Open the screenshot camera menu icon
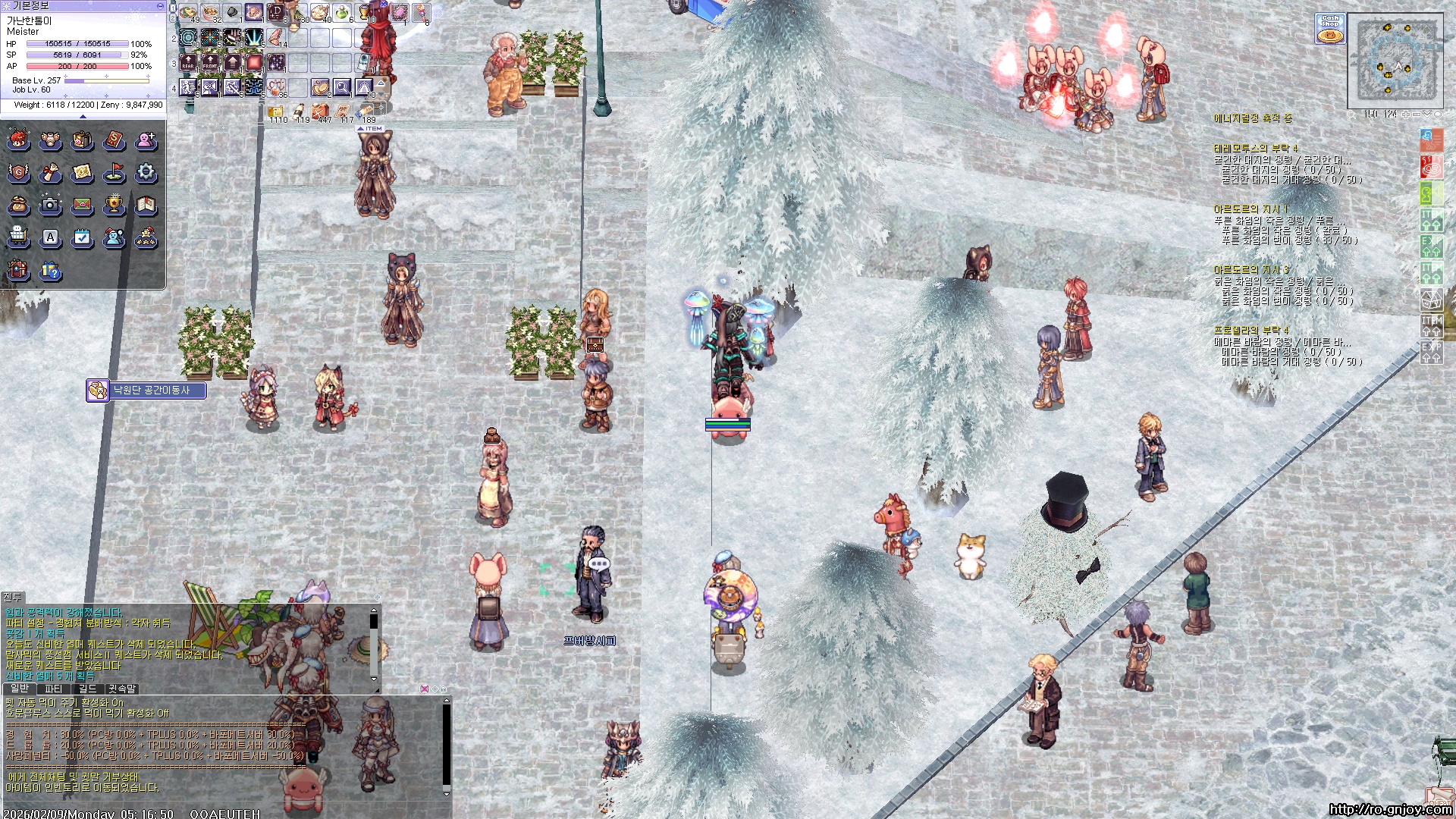 coord(50,205)
